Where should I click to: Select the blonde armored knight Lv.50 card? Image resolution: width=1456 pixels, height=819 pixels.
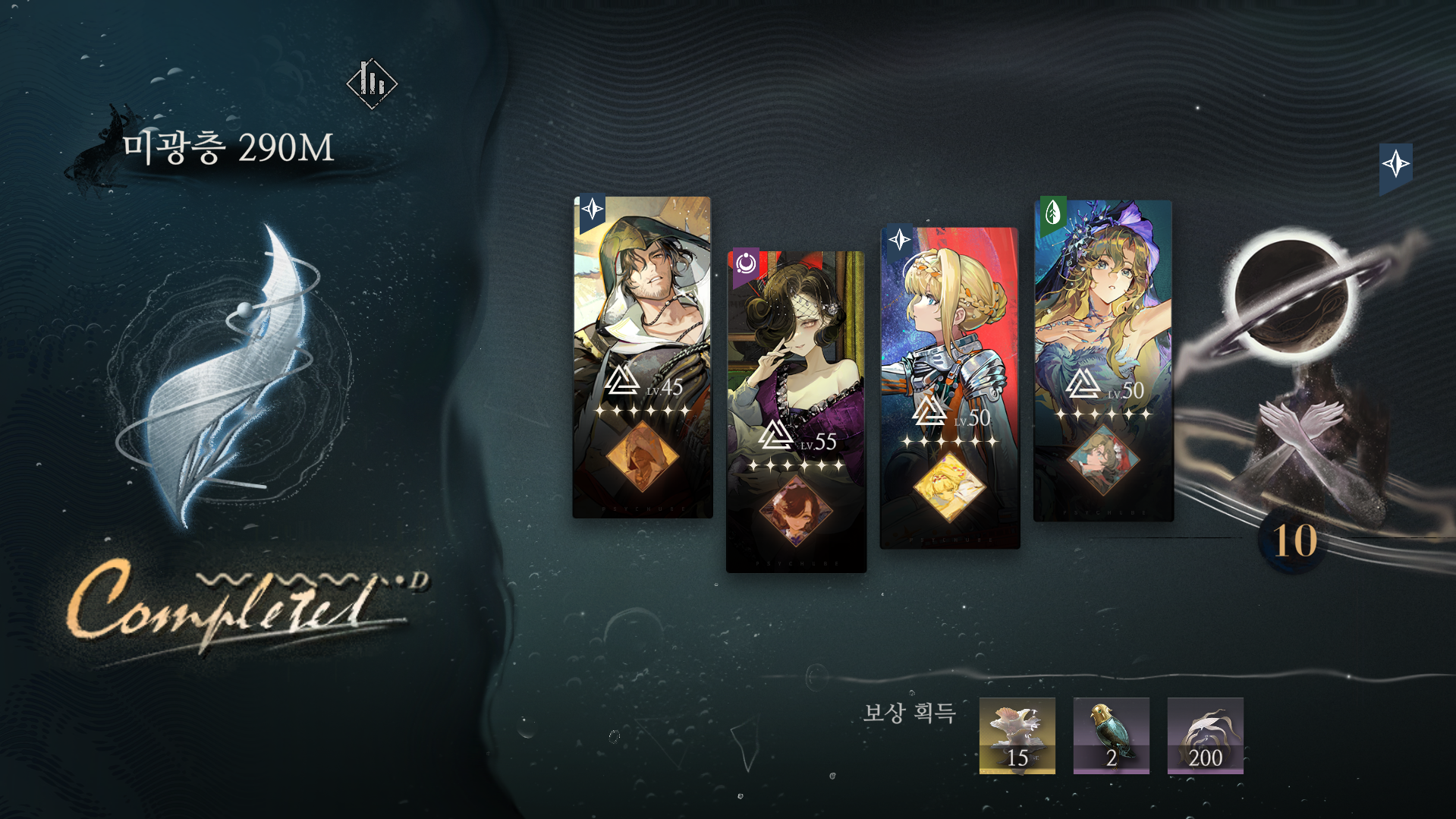point(949,387)
